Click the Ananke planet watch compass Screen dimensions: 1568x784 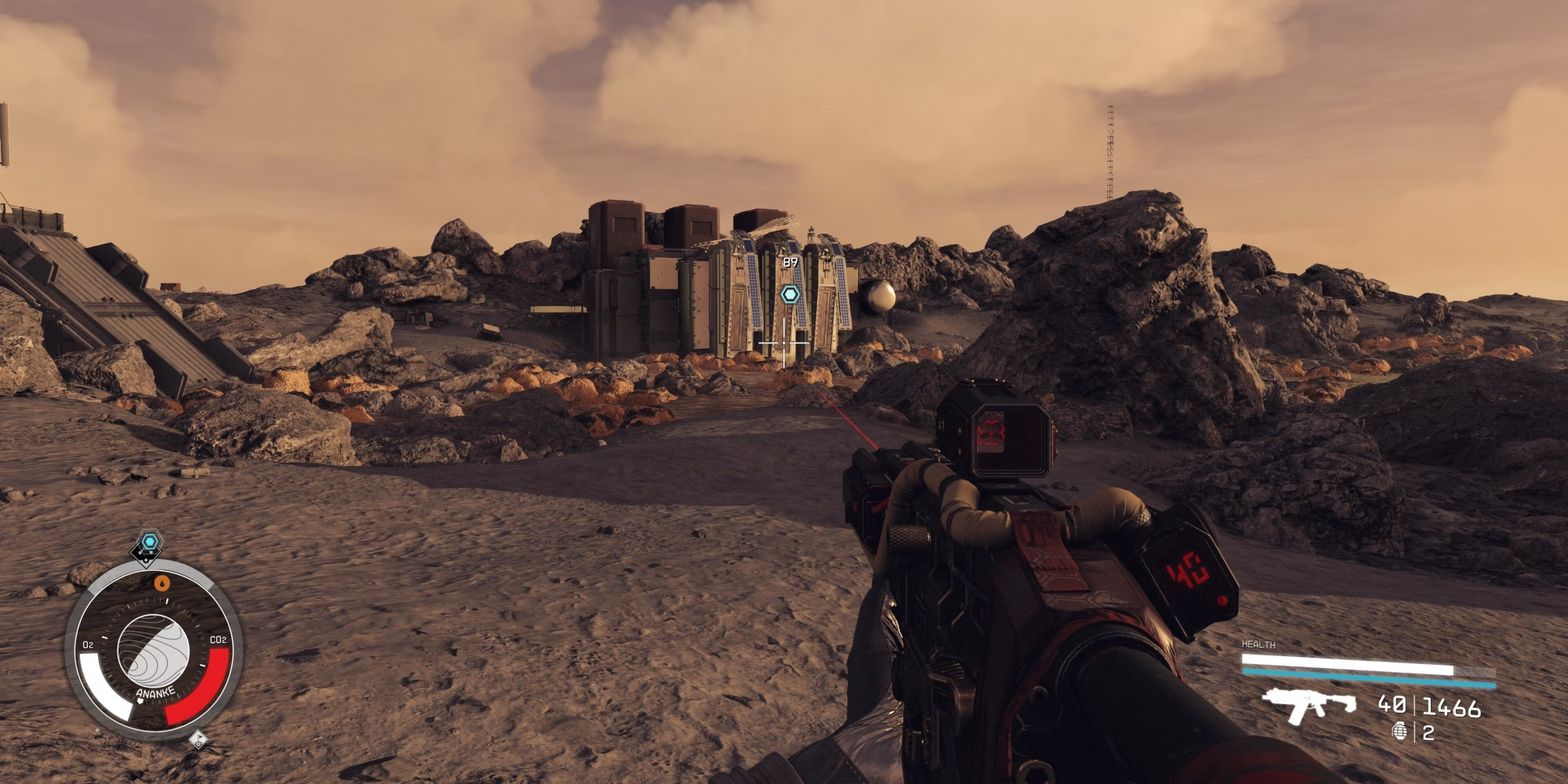point(153,651)
